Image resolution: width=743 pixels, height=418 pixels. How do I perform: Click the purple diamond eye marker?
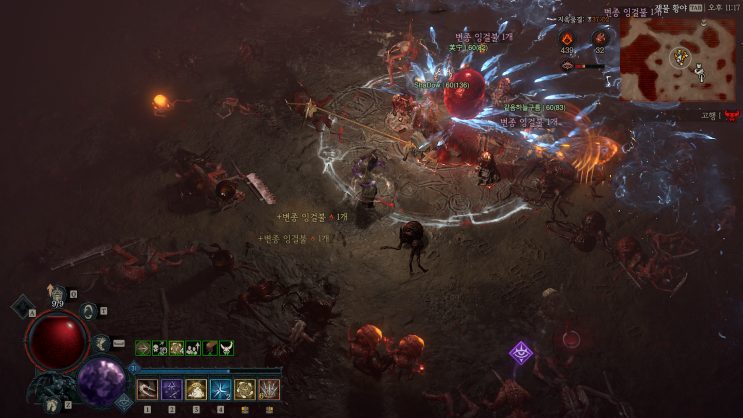tap(521, 352)
